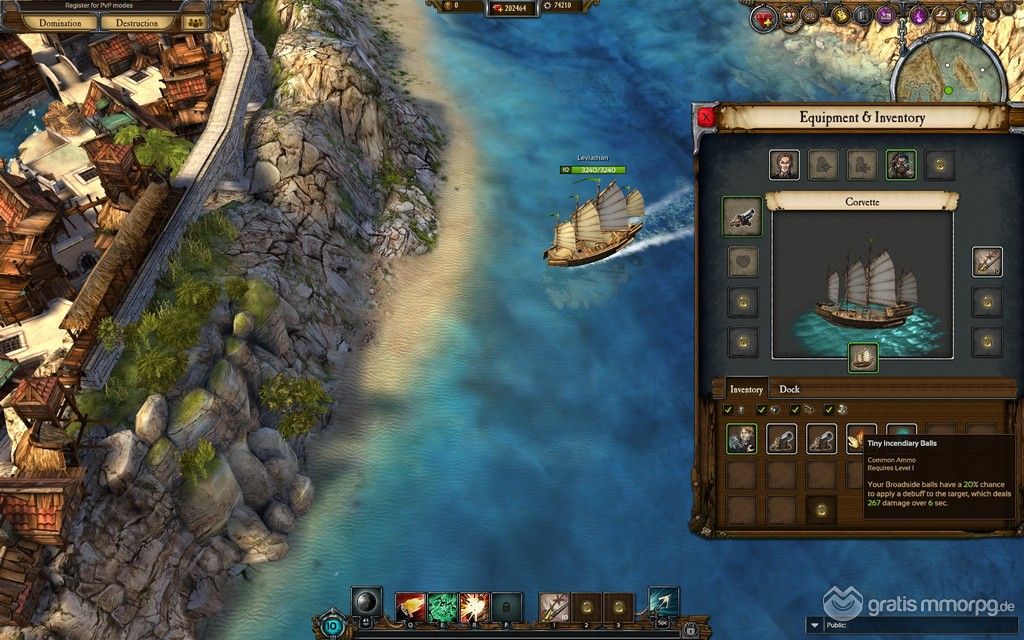The image size is (1024, 640).
Task: Use the harpoon item in hotbar slot 1
Action: tap(553, 605)
